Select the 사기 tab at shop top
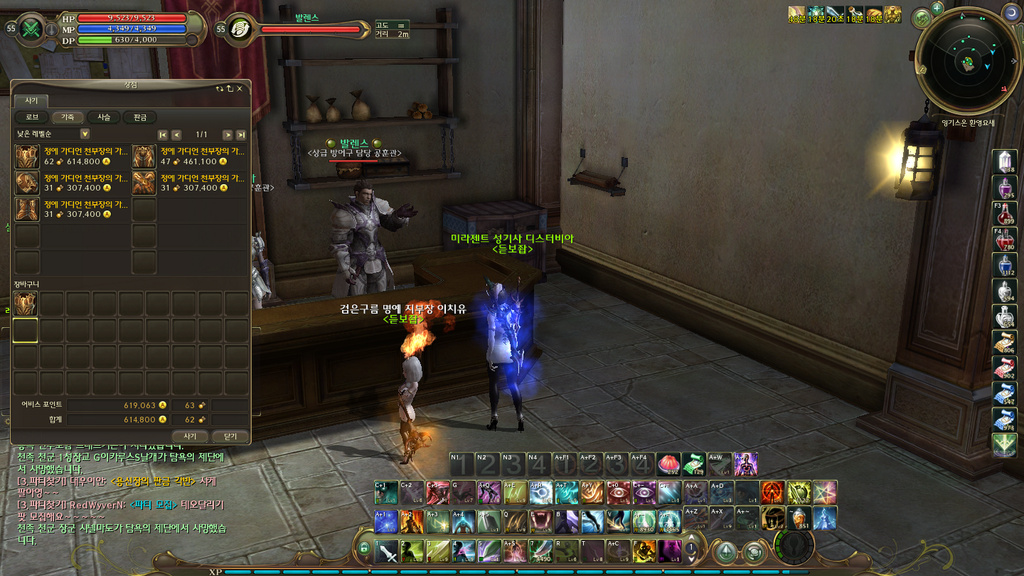This screenshot has width=1024, height=576. (x=31, y=100)
